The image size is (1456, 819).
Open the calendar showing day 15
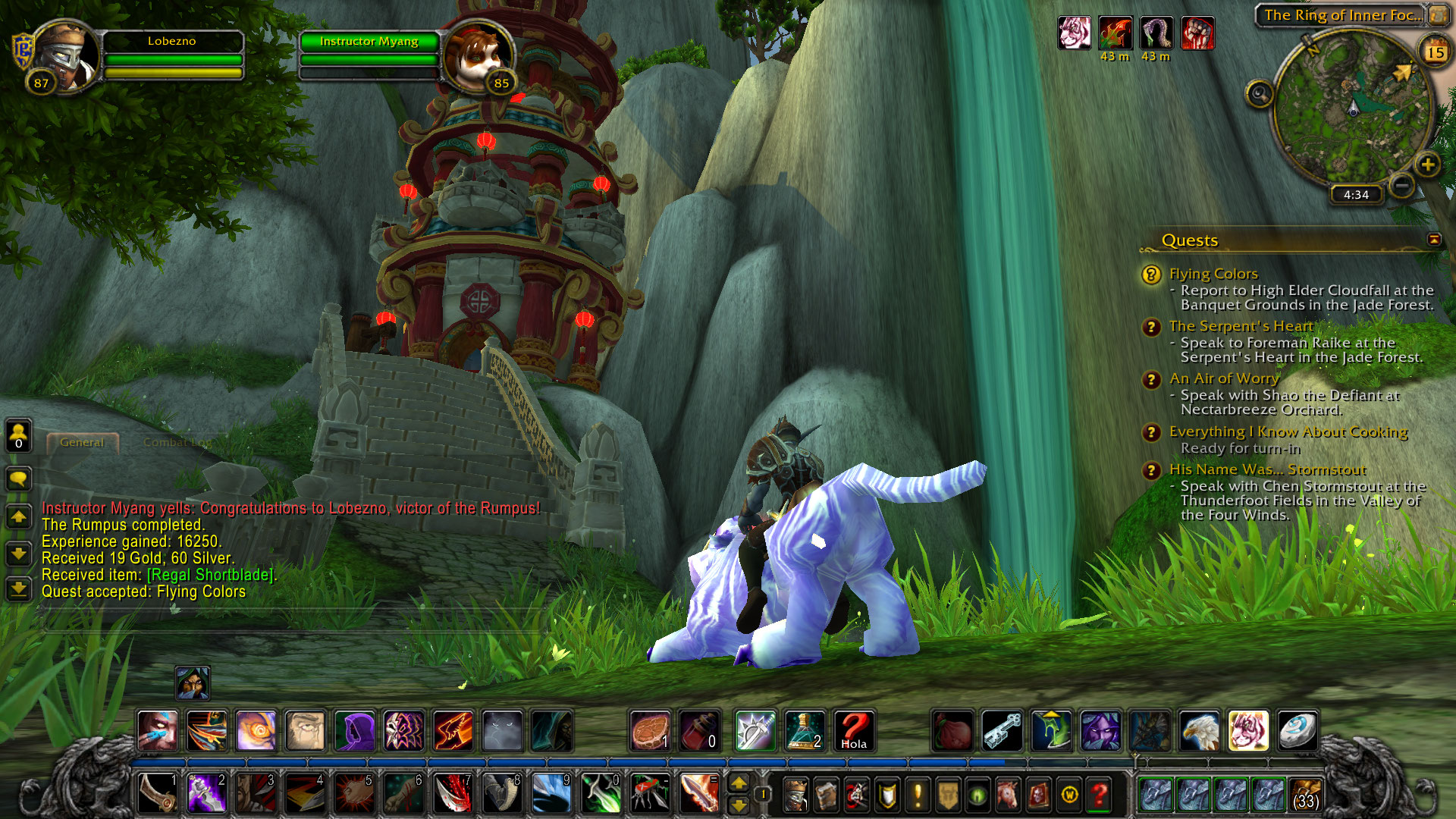click(1435, 52)
